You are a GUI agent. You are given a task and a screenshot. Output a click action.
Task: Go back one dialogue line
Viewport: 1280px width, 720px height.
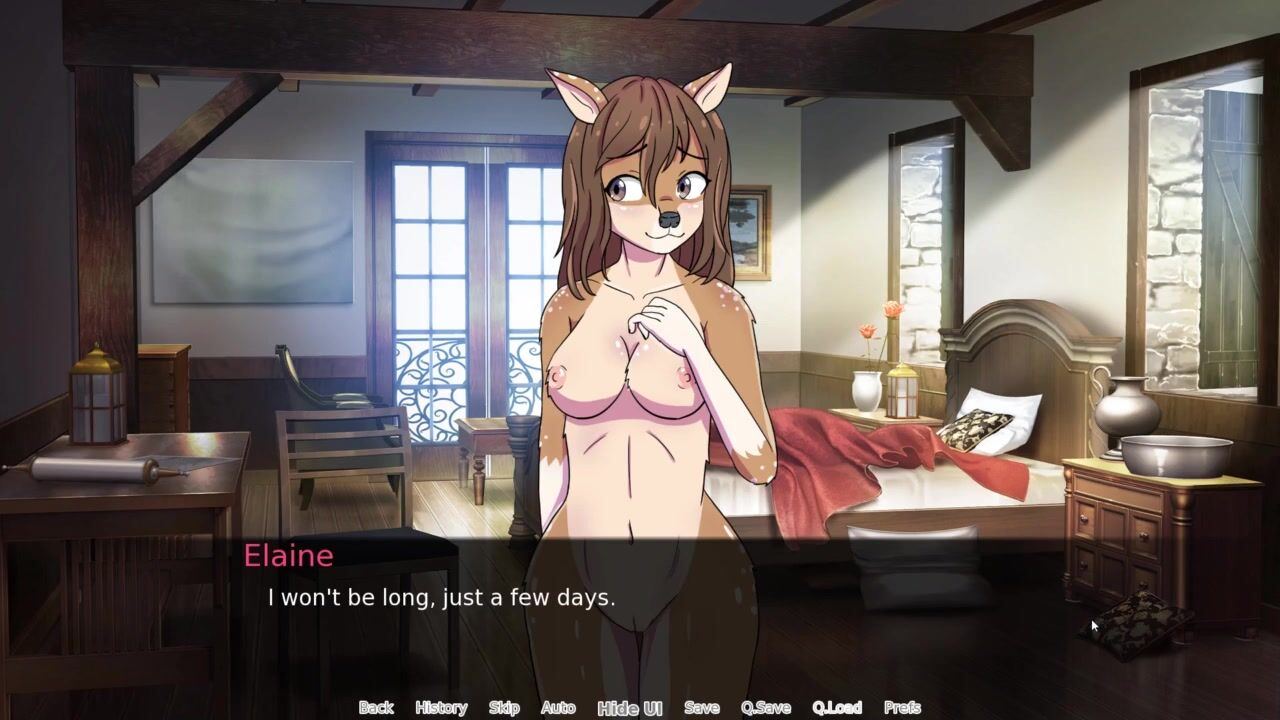[376, 708]
